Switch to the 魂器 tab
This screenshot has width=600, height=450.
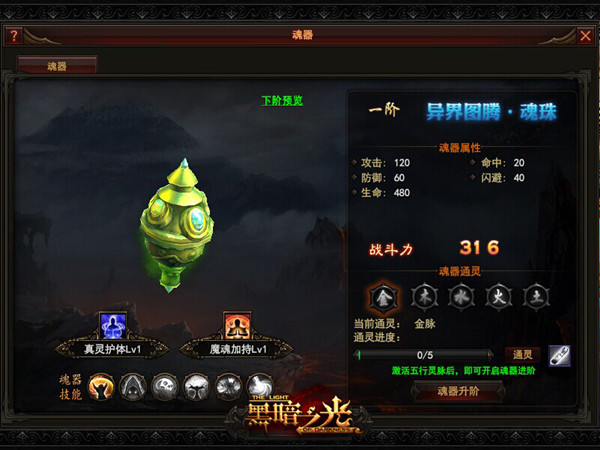pos(57,66)
